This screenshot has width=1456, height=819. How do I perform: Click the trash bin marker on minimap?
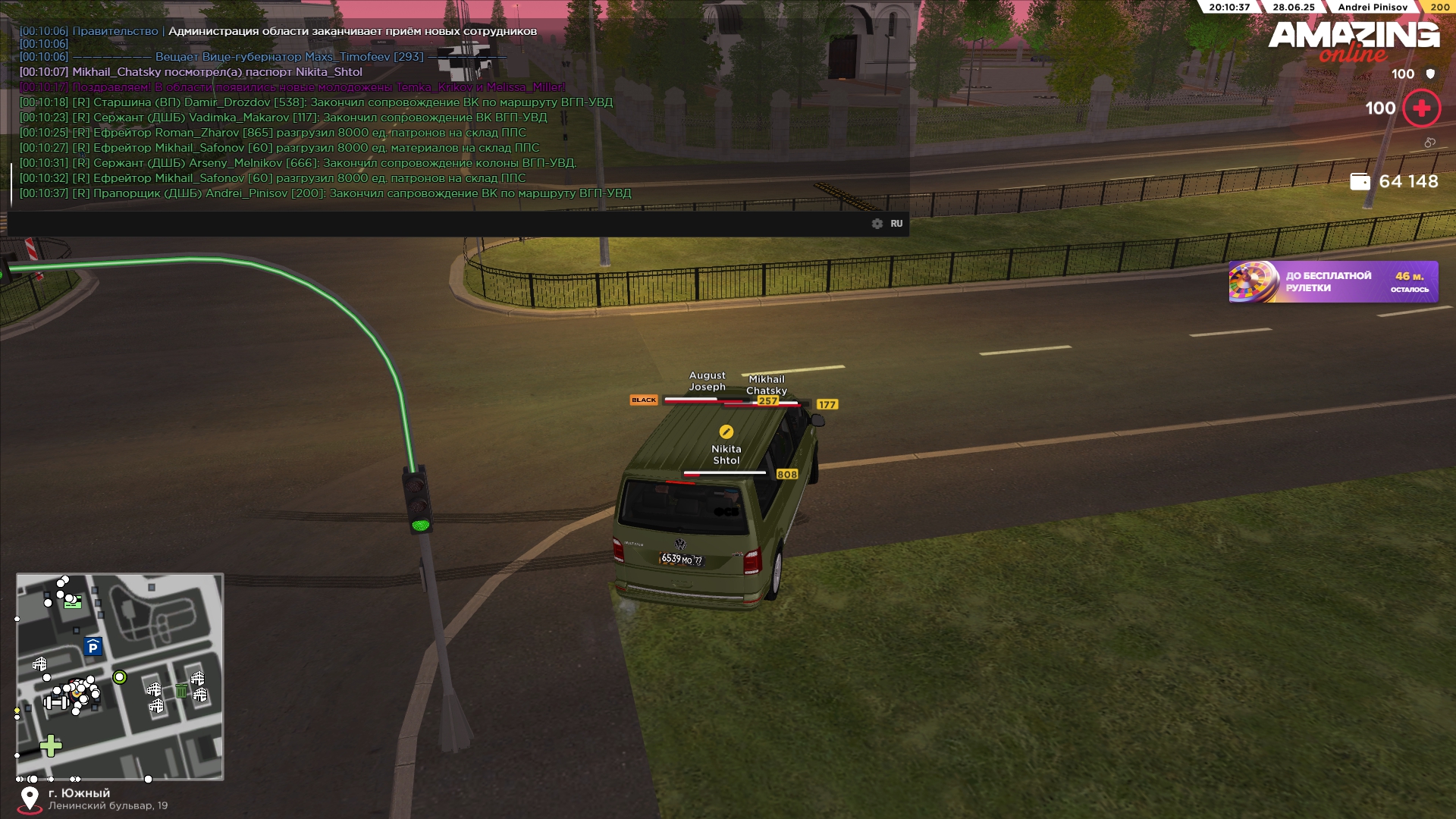[181, 690]
